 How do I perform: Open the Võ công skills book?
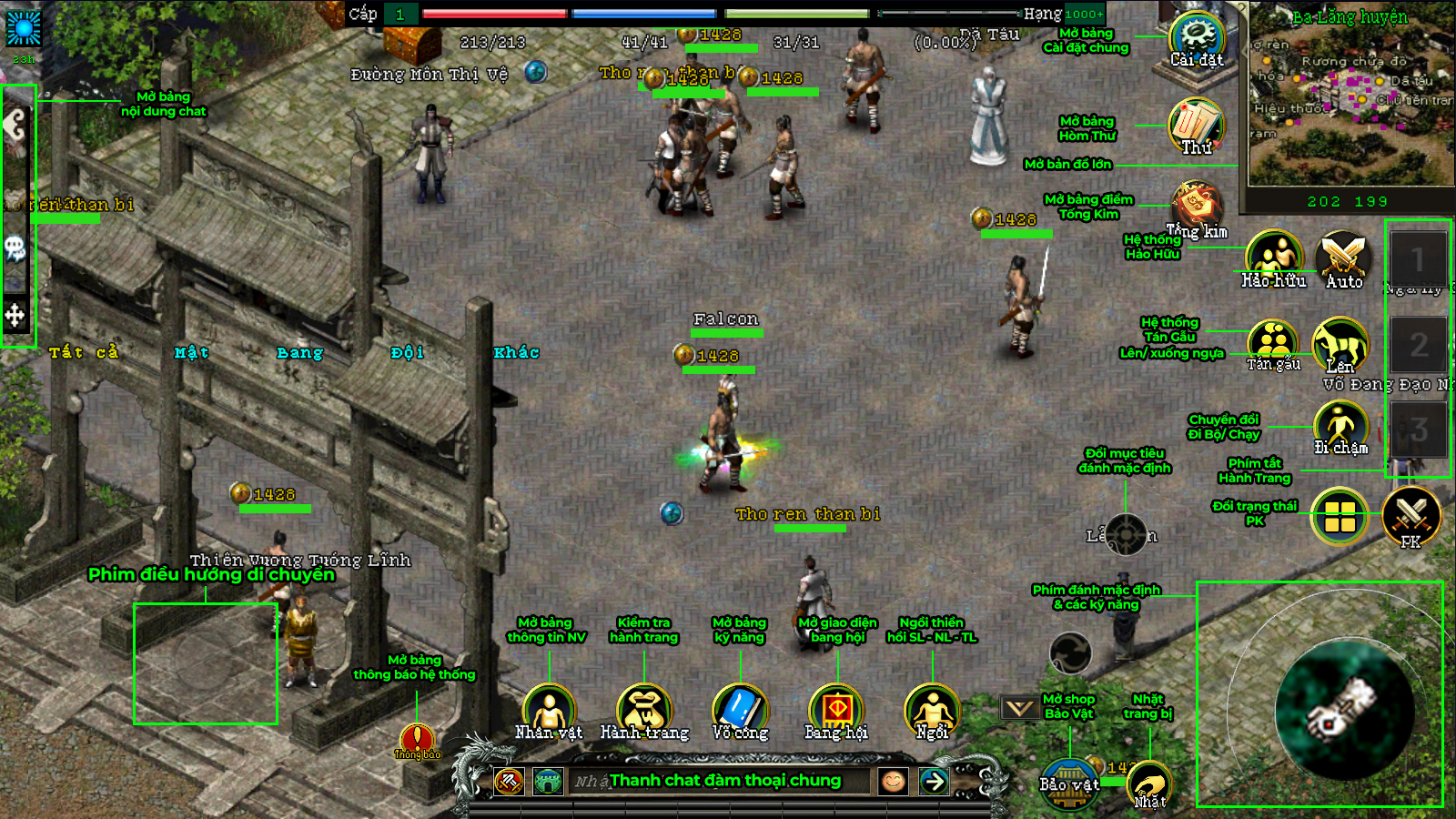pyautogui.click(x=740, y=711)
